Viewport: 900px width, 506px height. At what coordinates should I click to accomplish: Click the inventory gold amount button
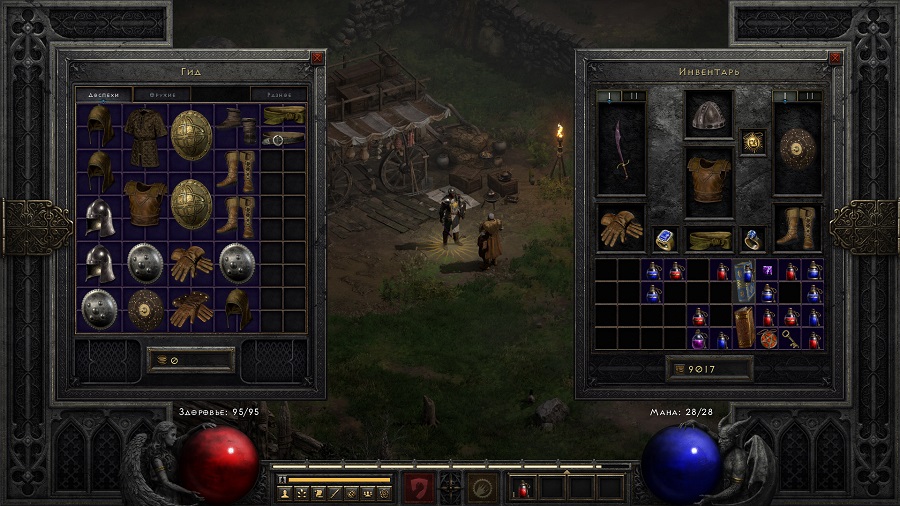tap(710, 369)
